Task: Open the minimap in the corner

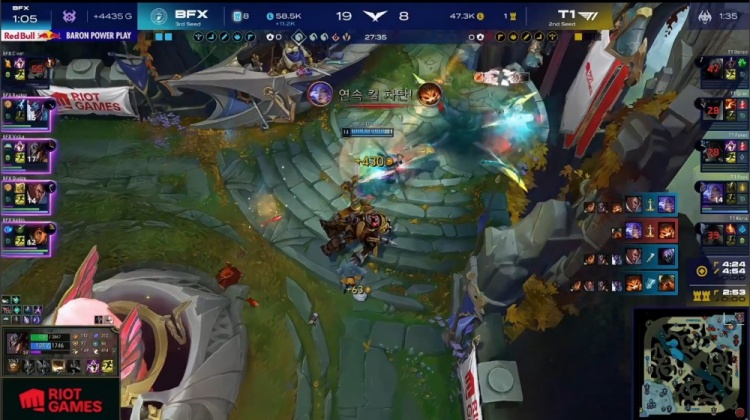Action: (690, 362)
